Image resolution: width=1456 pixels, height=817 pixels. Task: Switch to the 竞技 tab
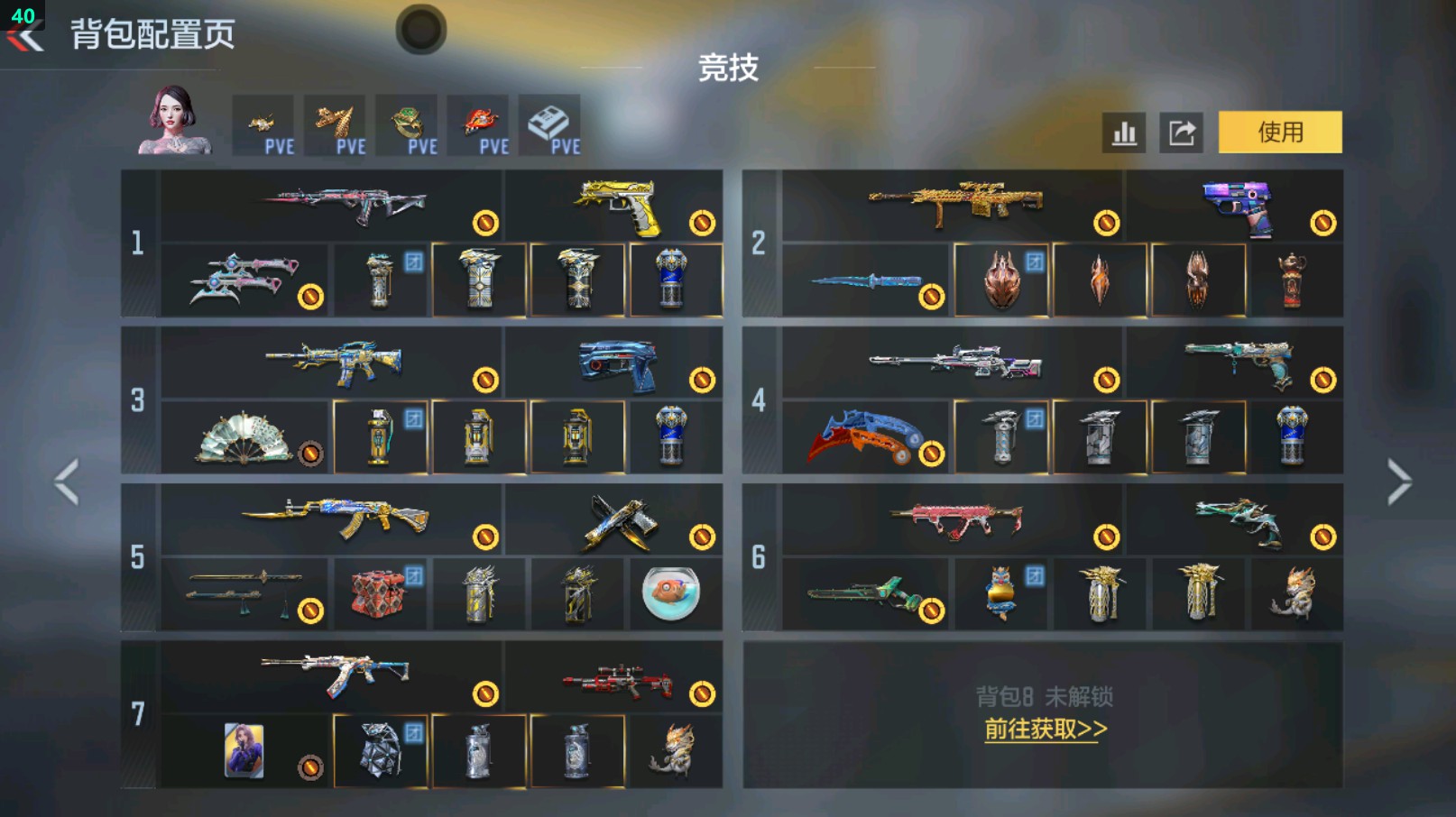(x=727, y=69)
